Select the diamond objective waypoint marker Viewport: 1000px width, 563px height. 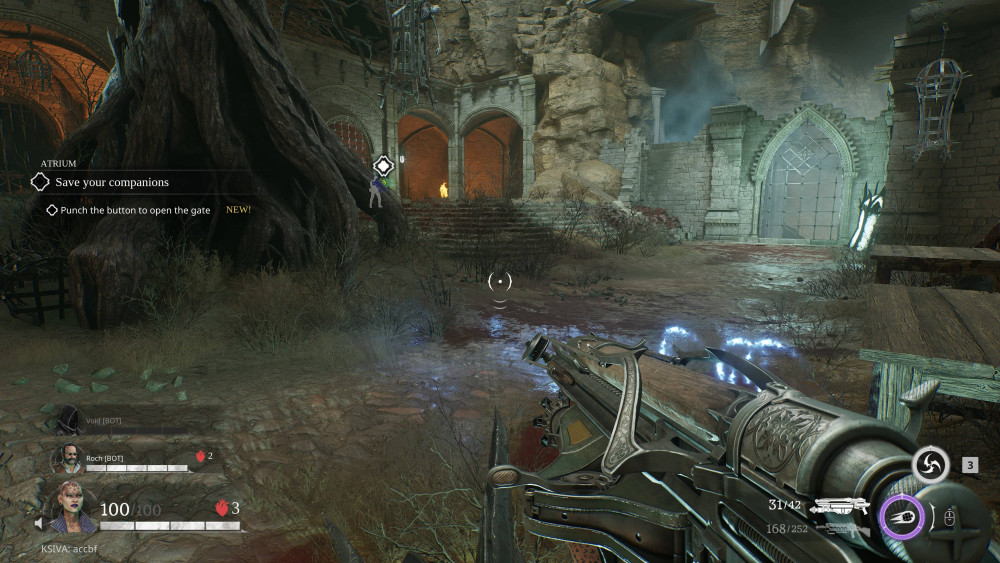pos(382,165)
